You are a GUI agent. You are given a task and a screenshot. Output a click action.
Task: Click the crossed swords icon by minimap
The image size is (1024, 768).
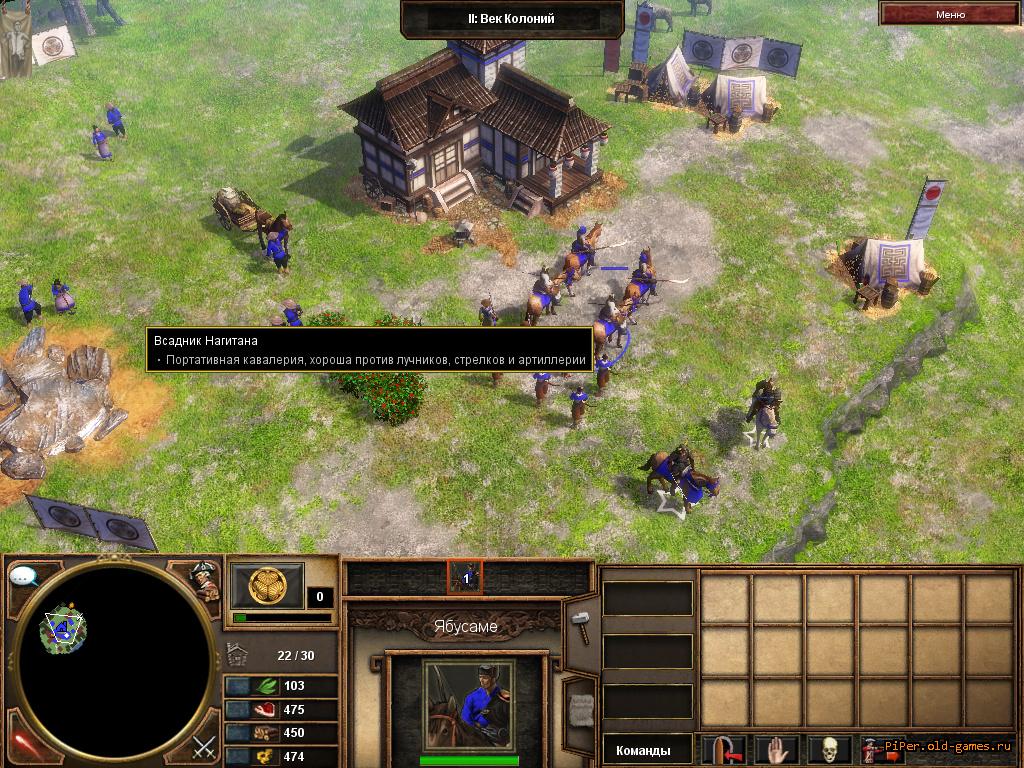205,745
